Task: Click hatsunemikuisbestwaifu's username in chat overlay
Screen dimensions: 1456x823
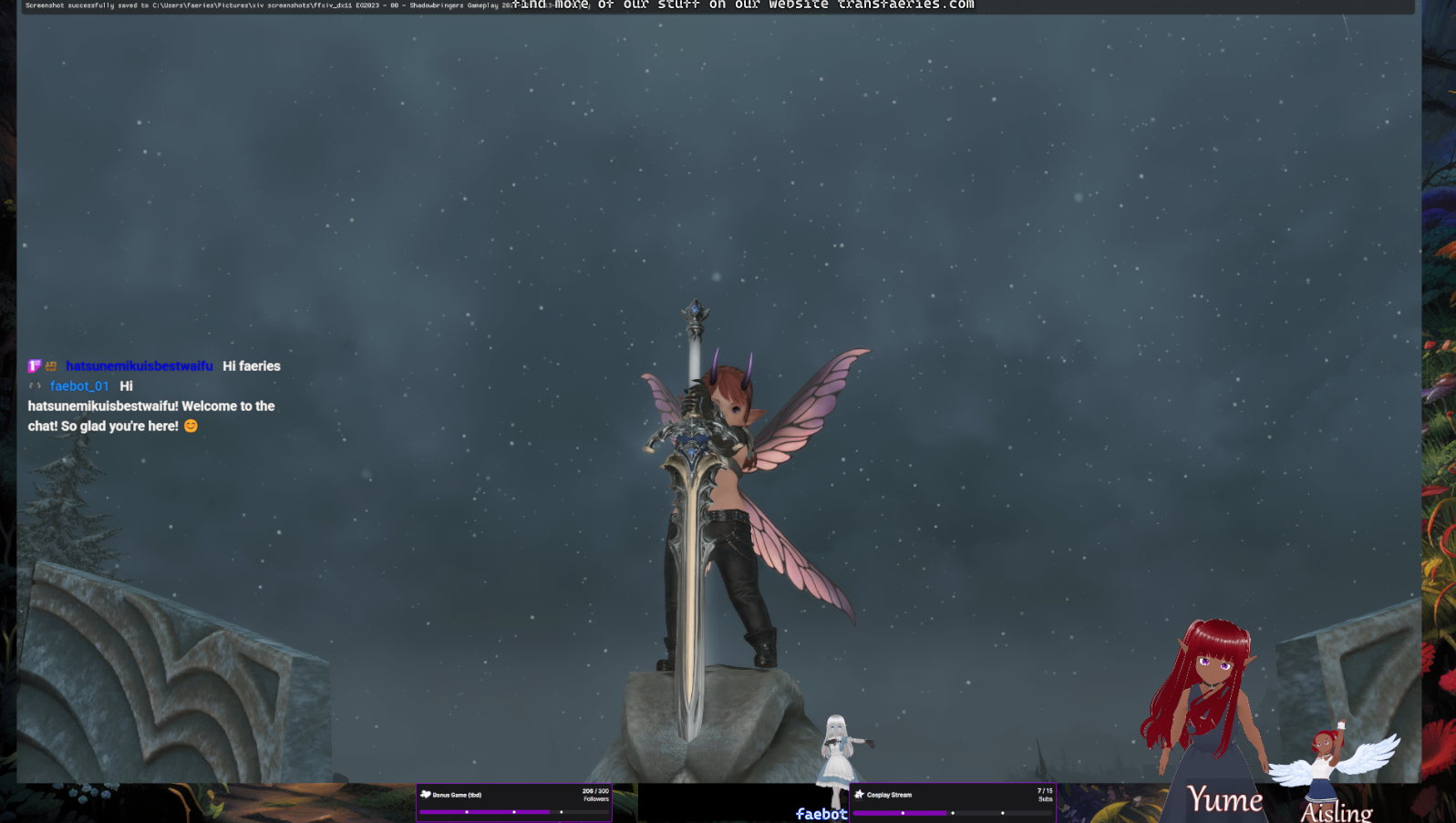Action: coord(139,366)
